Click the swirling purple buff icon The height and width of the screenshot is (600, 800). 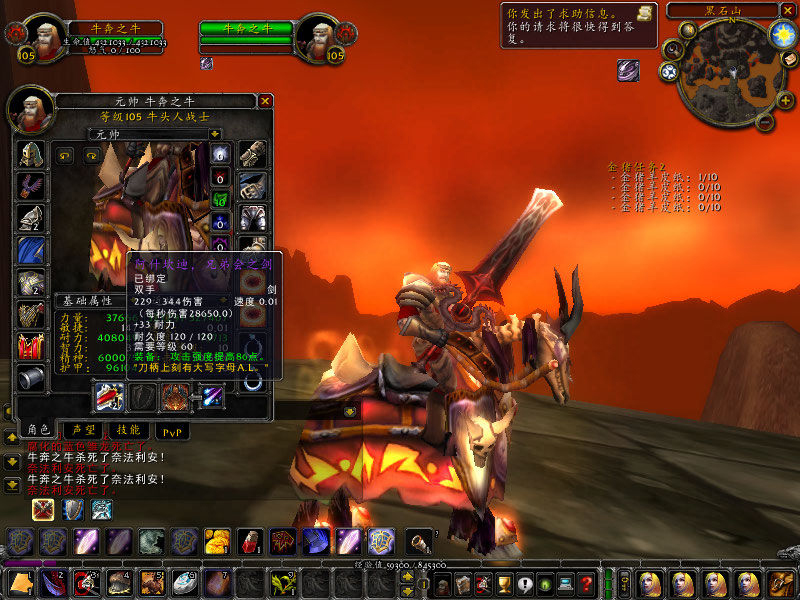[x=628, y=69]
